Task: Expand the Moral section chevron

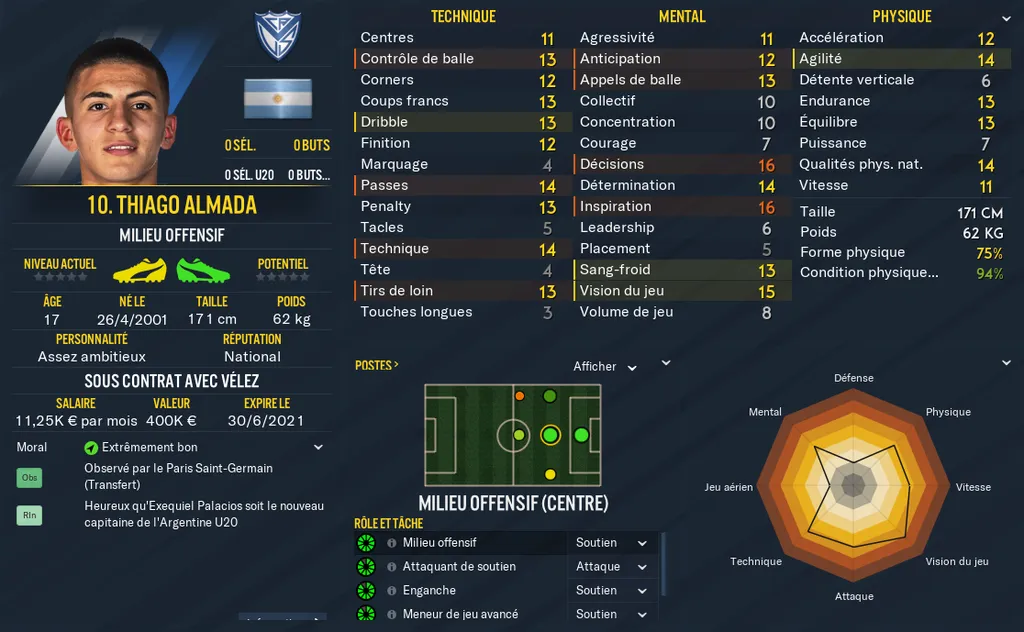Action: pyautogui.click(x=318, y=447)
